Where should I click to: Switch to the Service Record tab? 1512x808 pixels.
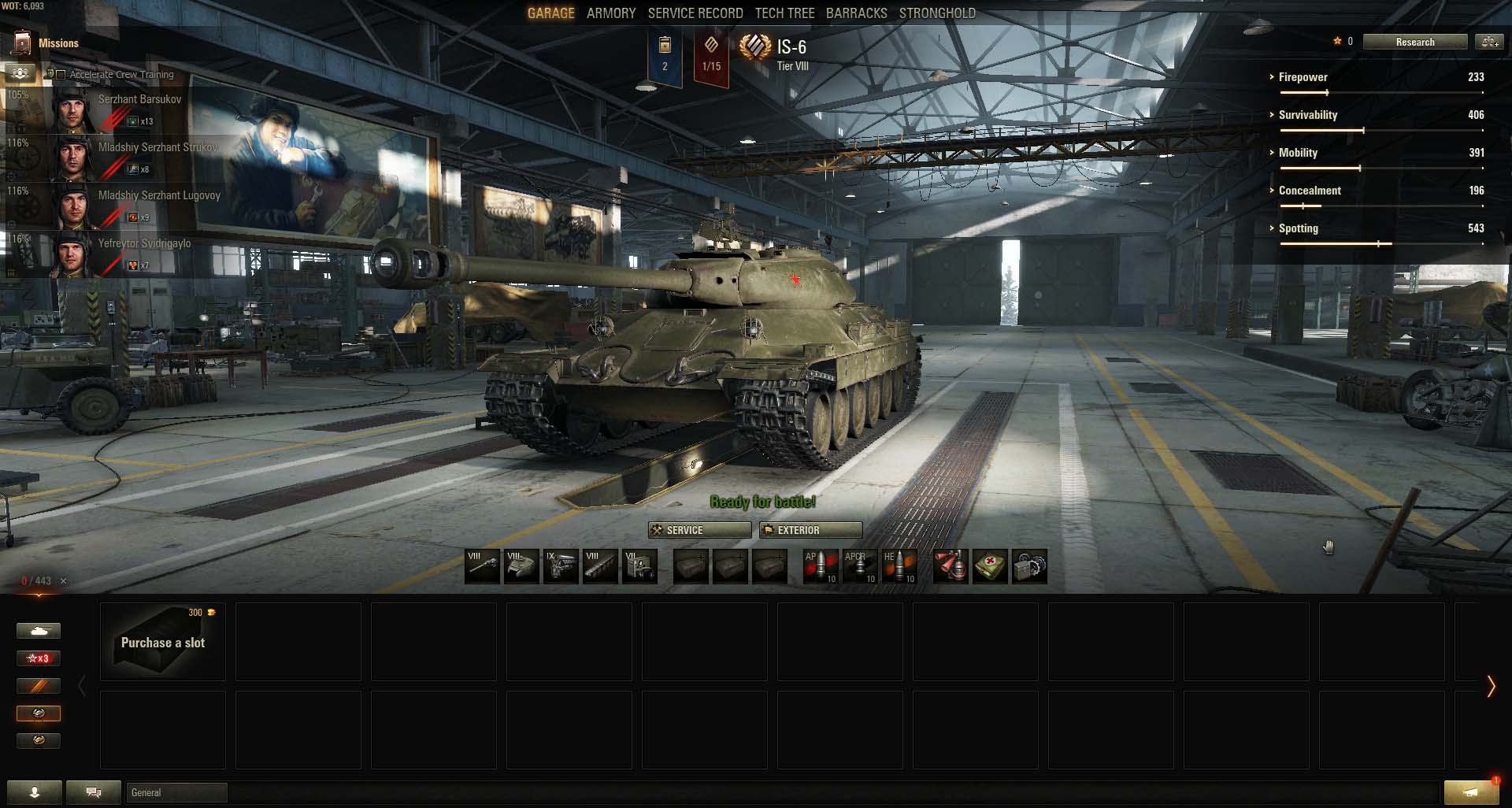(x=695, y=13)
